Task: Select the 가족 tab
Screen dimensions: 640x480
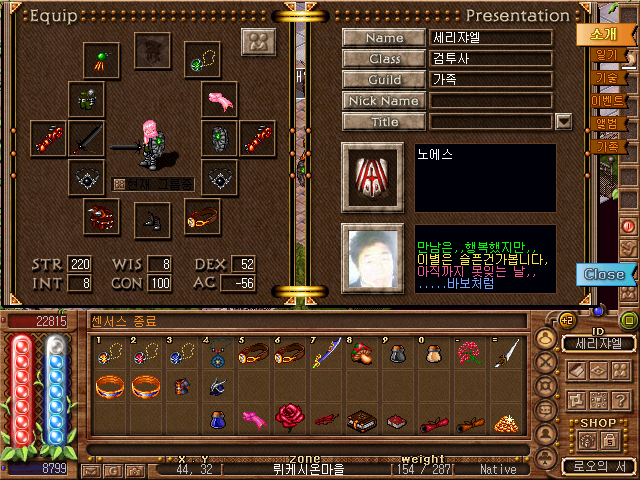Action: (606, 146)
